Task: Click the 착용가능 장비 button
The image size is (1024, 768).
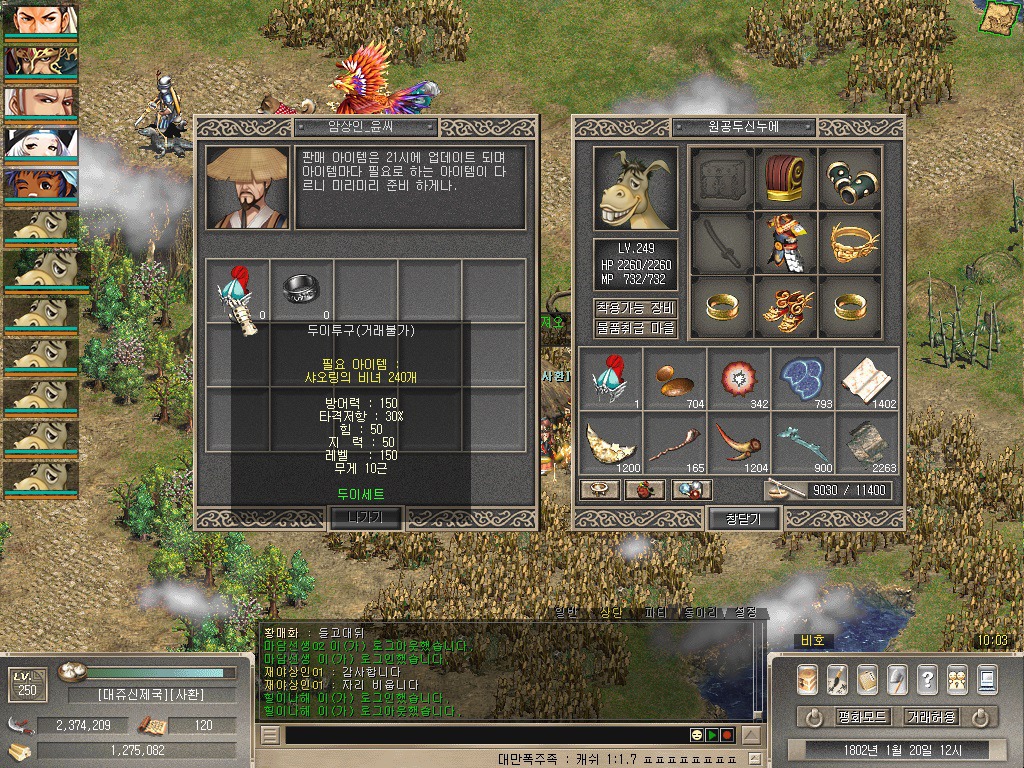Action: 636,308
